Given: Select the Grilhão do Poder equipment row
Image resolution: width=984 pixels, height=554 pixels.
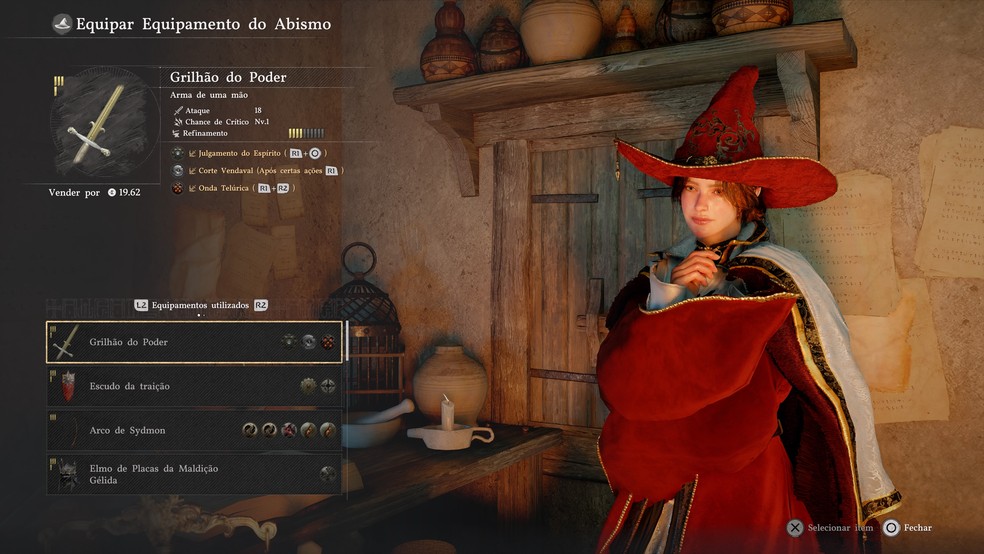Looking at the screenshot, I should tap(194, 342).
